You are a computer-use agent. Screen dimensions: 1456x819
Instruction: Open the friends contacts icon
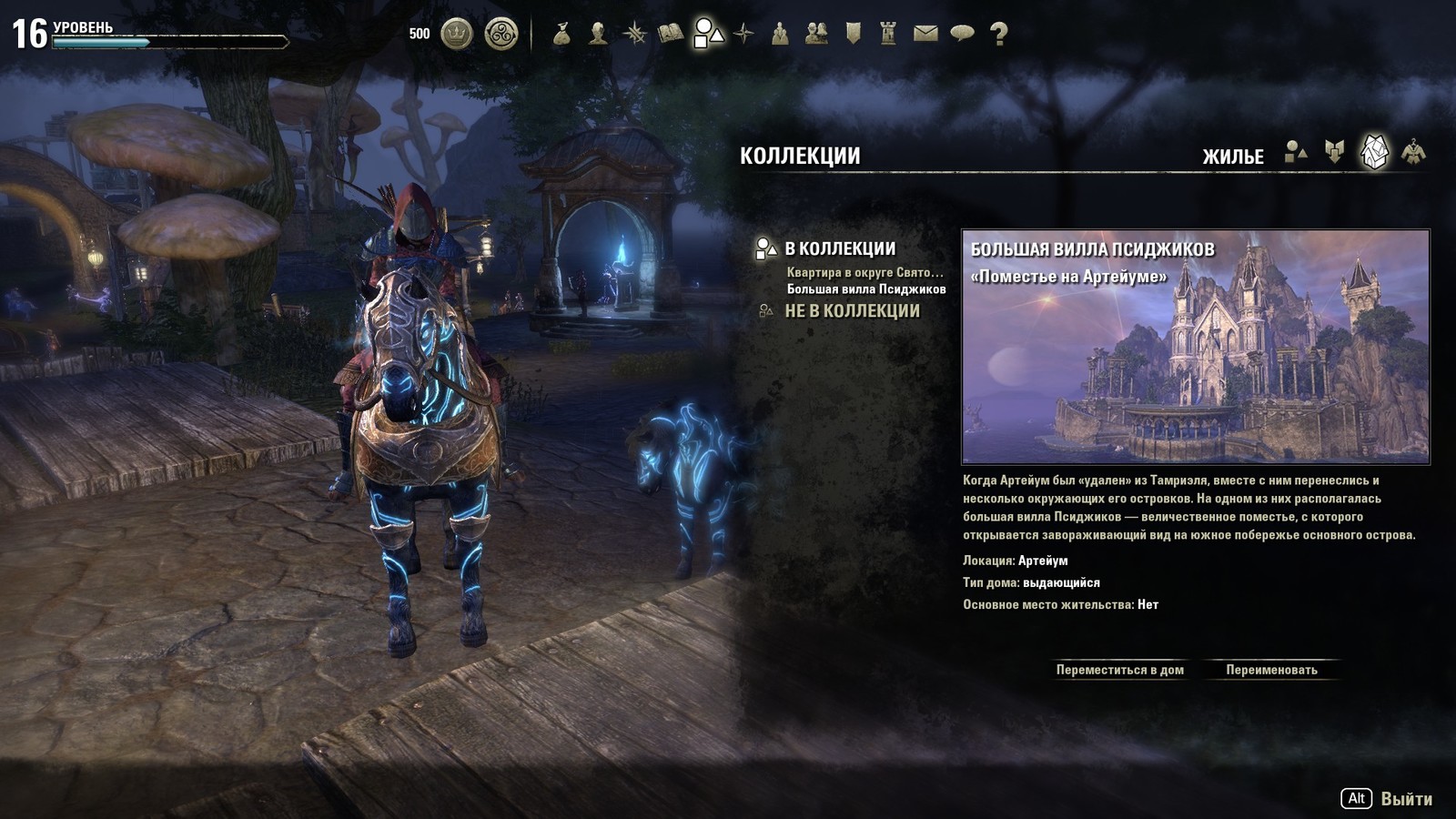coord(816,35)
